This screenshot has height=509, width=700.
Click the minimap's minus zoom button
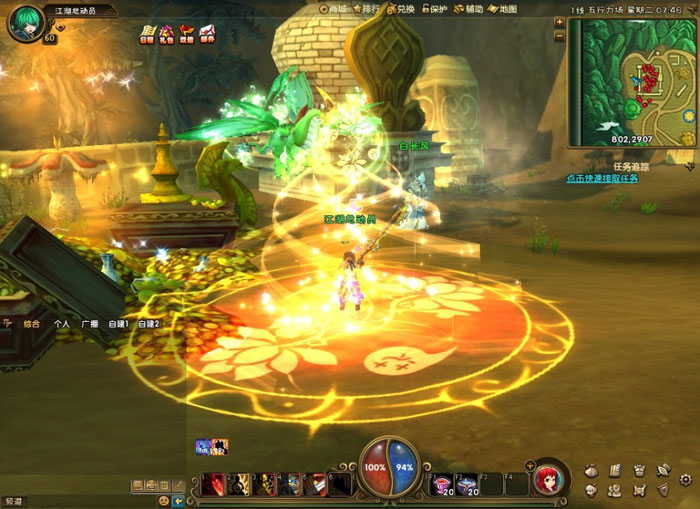pos(559,35)
